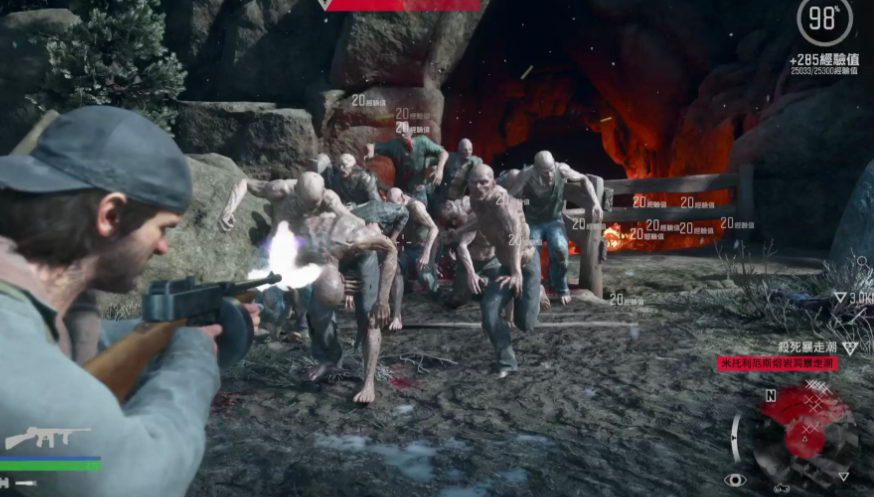874x497 pixels.
Task: Select the 3.0KM waypoint distance marker
Action: [x=852, y=298]
